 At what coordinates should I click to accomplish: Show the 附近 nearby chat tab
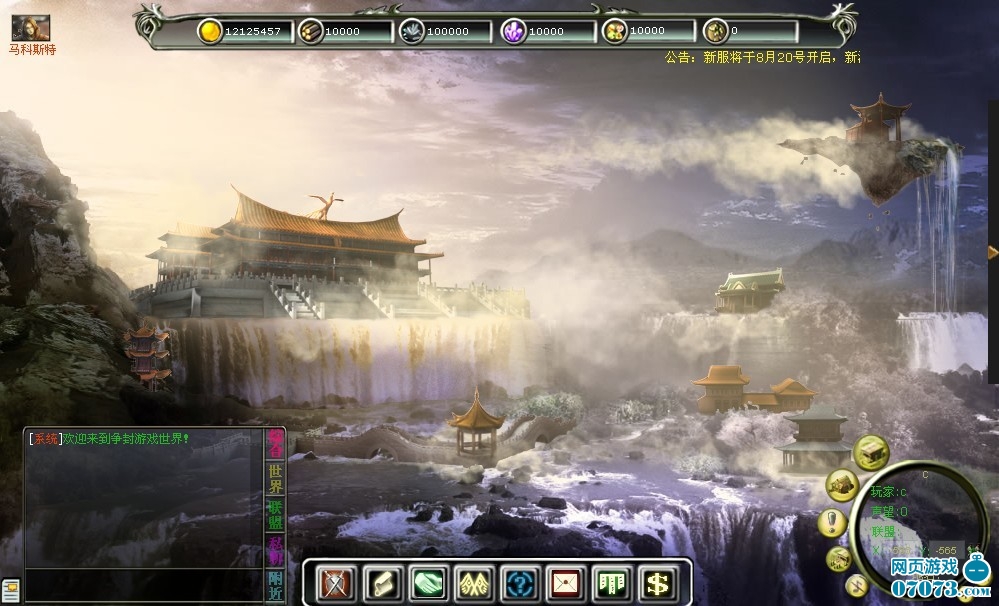pyautogui.click(x=275, y=584)
